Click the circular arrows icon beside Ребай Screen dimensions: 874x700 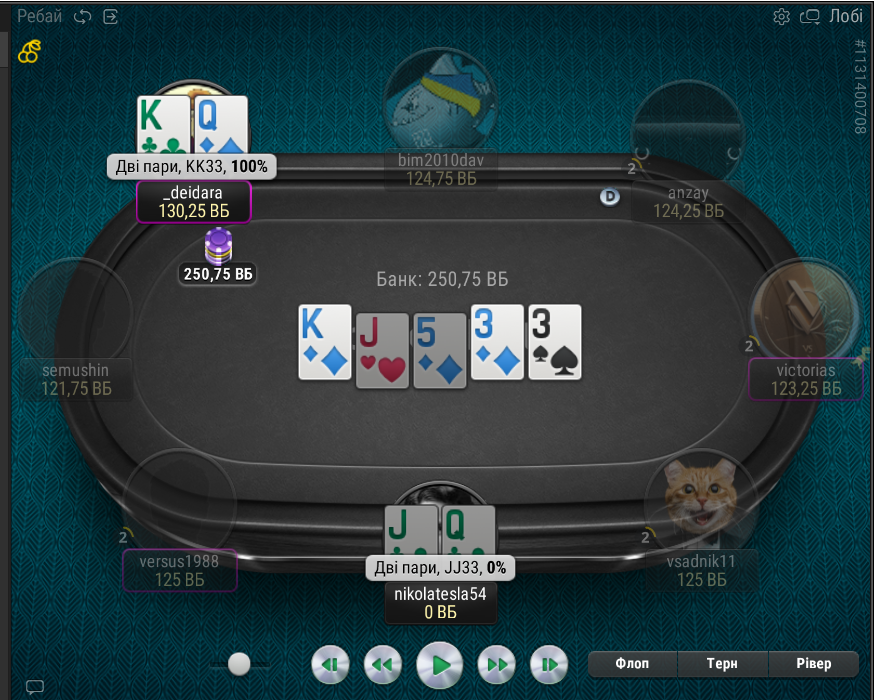click(x=83, y=16)
